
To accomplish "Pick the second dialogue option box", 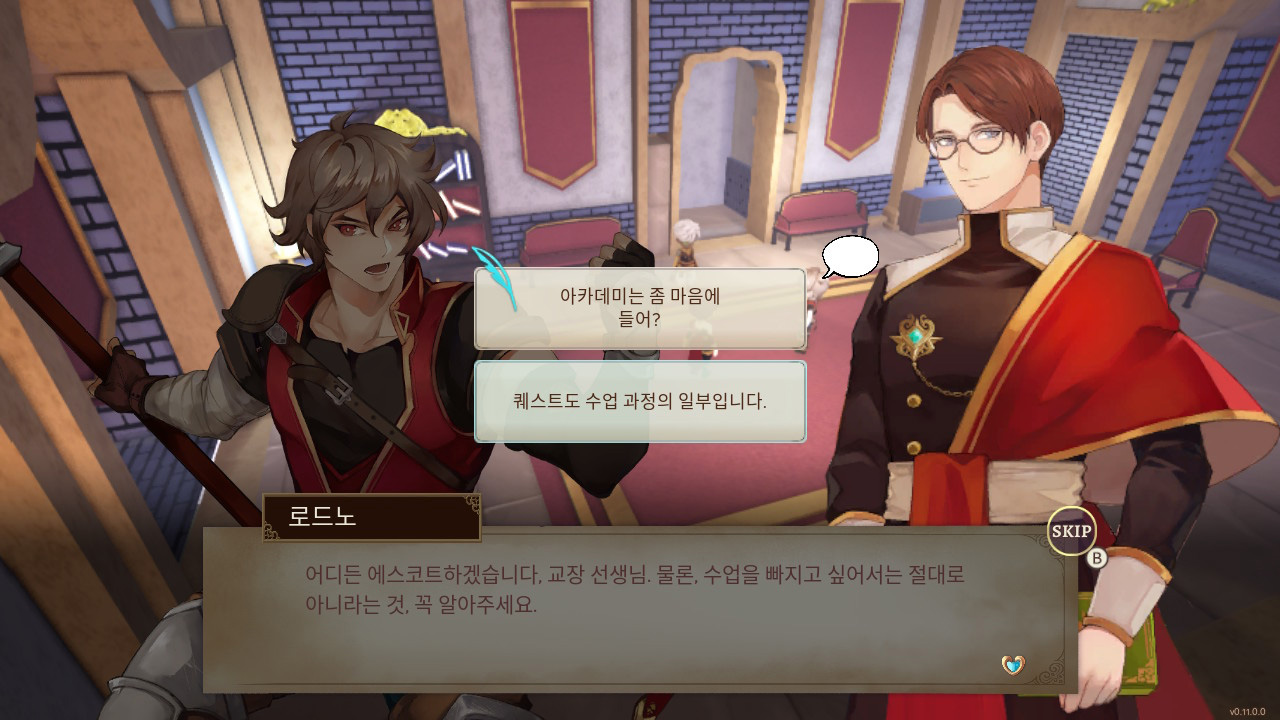I will (641, 400).
